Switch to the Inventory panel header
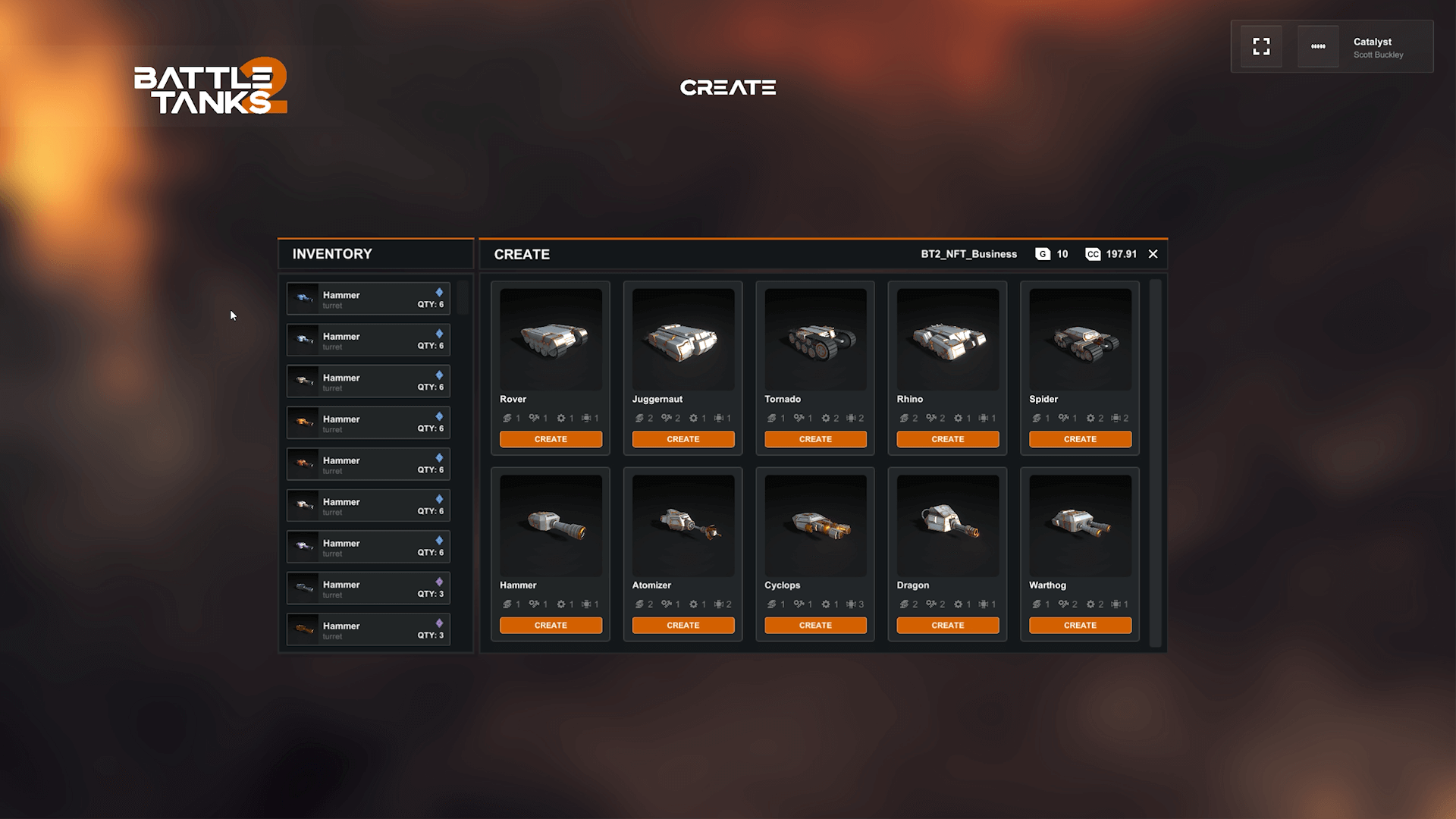This screenshot has width=1456, height=819. coord(332,254)
